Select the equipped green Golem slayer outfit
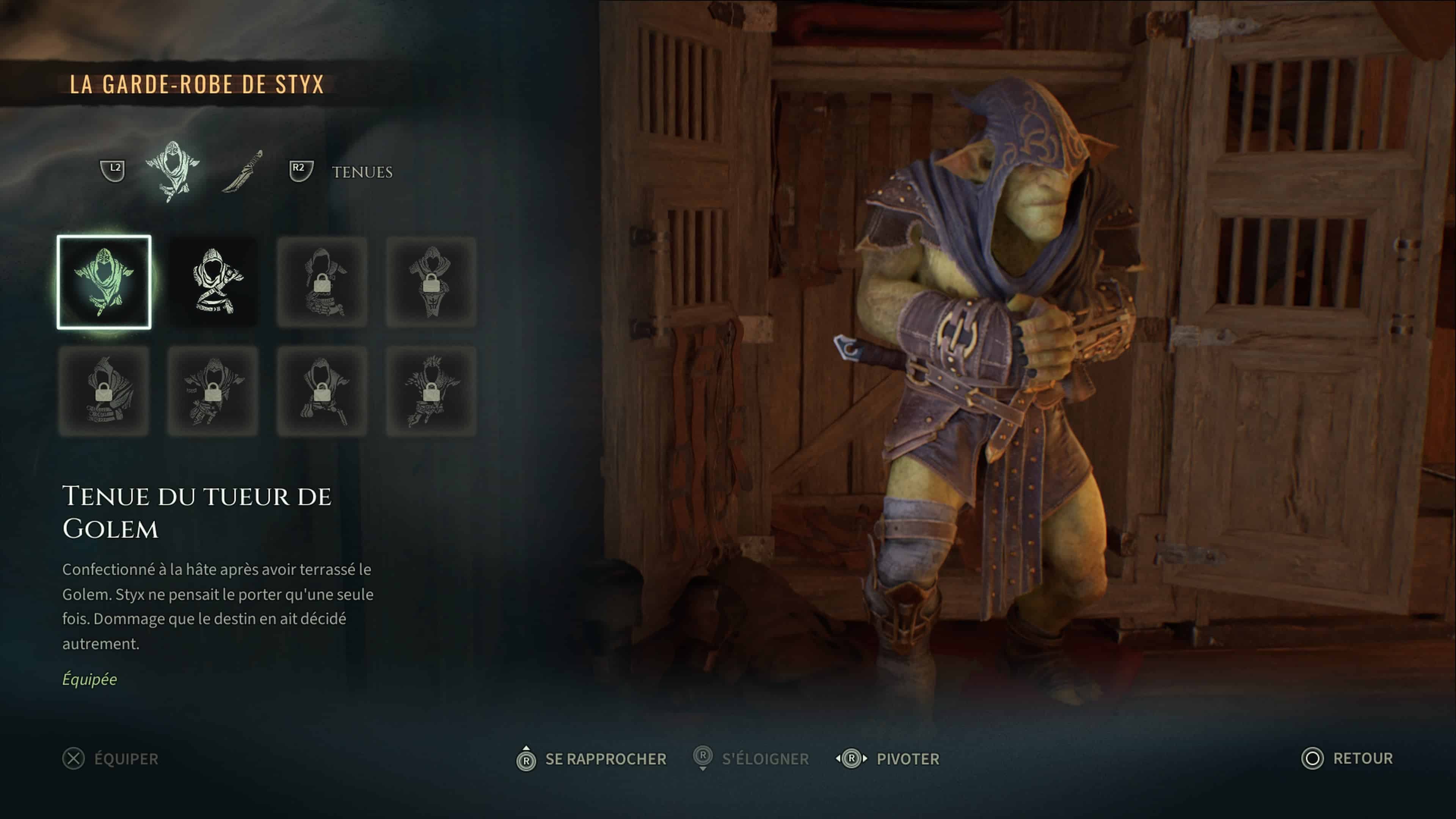The image size is (1456, 819). pyautogui.click(x=104, y=281)
